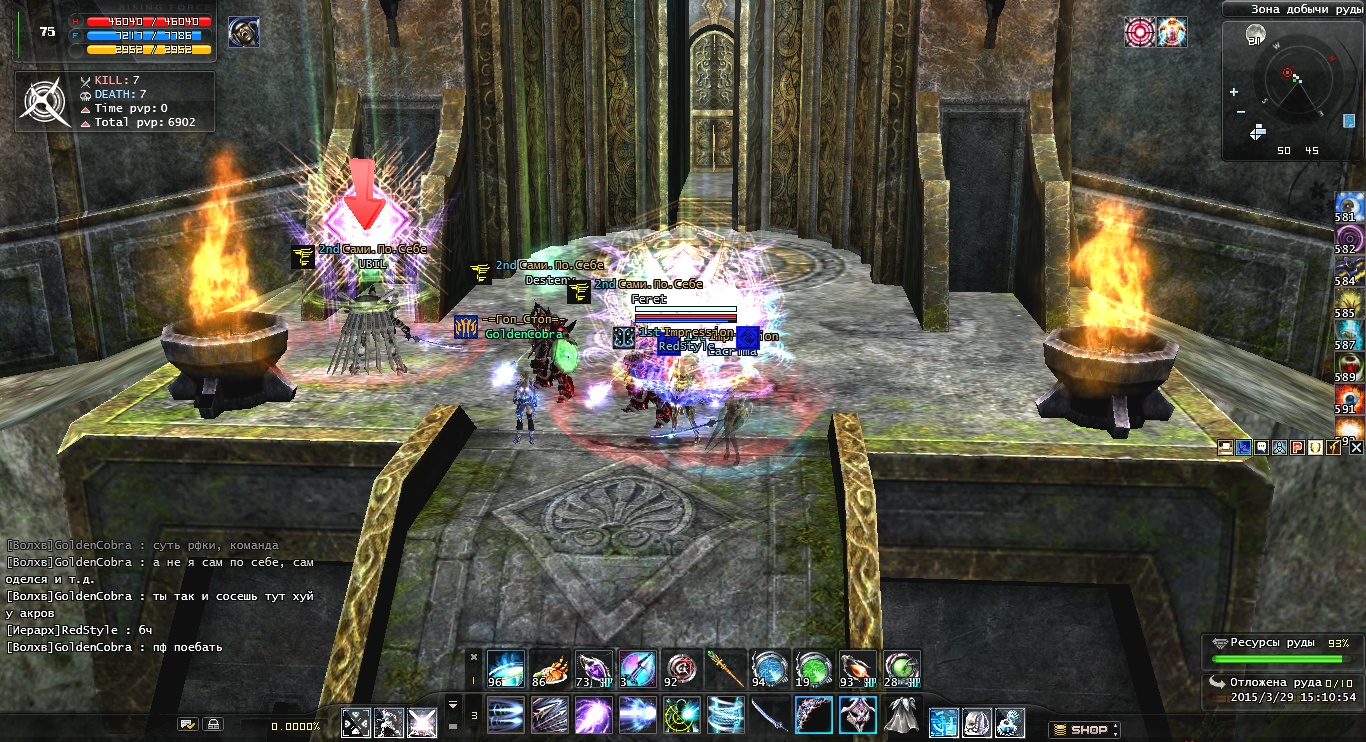Use the roast food item slot
The width and height of the screenshot is (1366, 742).
tap(547, 668)
